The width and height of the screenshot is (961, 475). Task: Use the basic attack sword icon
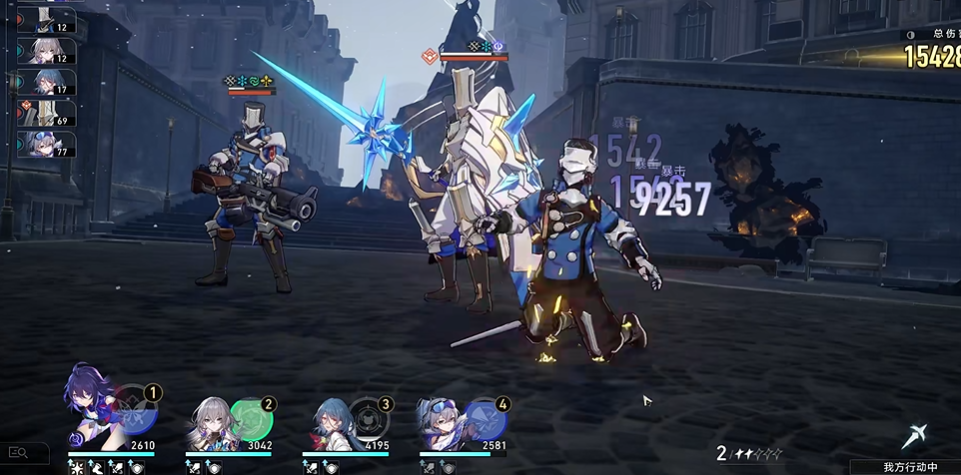(914, 436)
